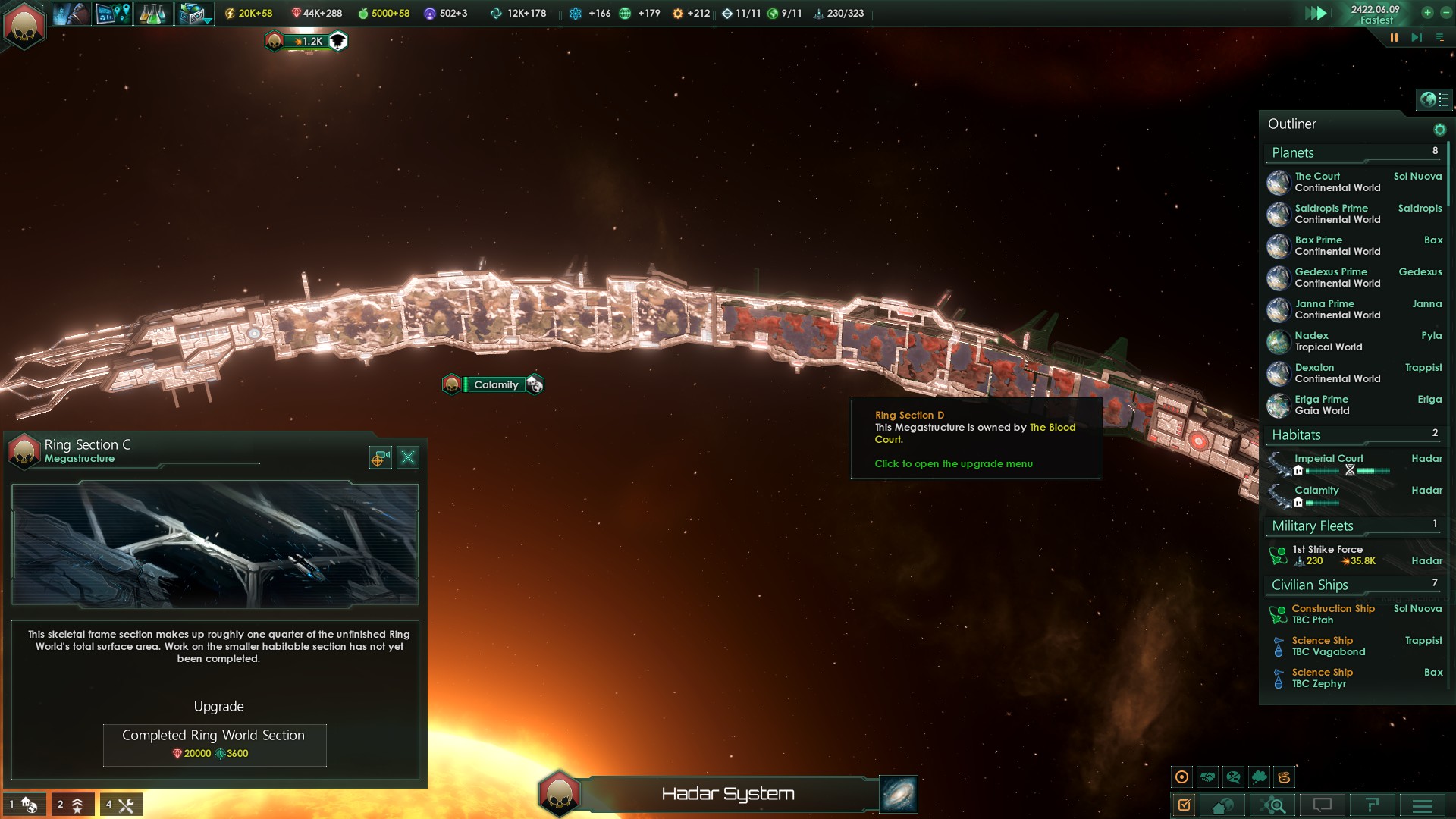Image resolution: width=1456 pixels, height=819 pixels.
Task: Open the empire government skull emblem
Action: pyautogui.click(x=24, y=25)
